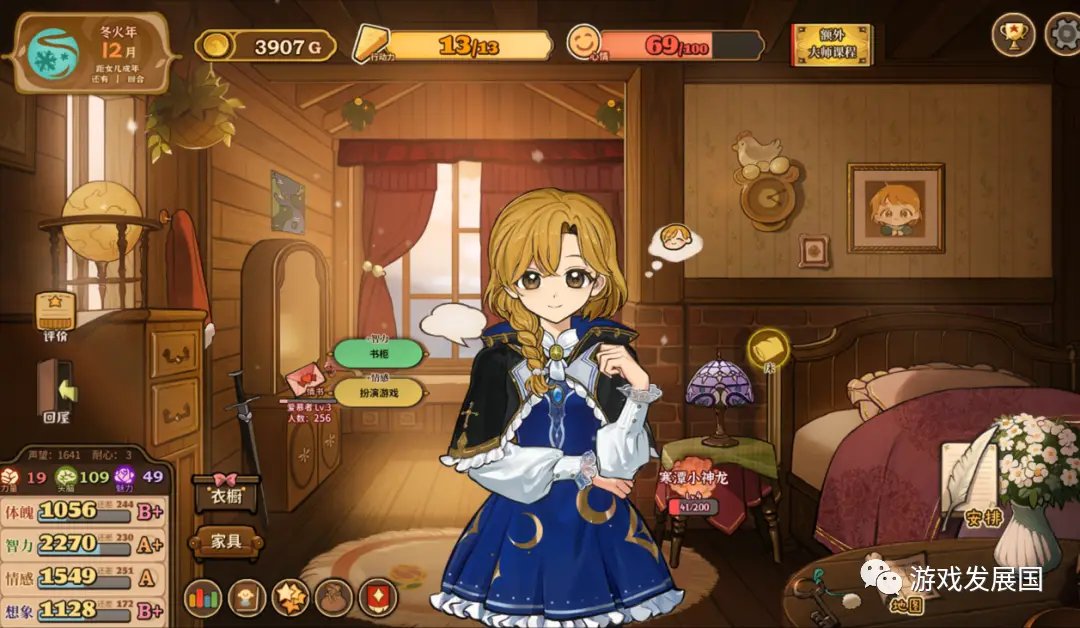This screenshot has height=628, width=1080.
Task: Open the 额外大师课程 extra master course banner
Action: tap(831, 44)
